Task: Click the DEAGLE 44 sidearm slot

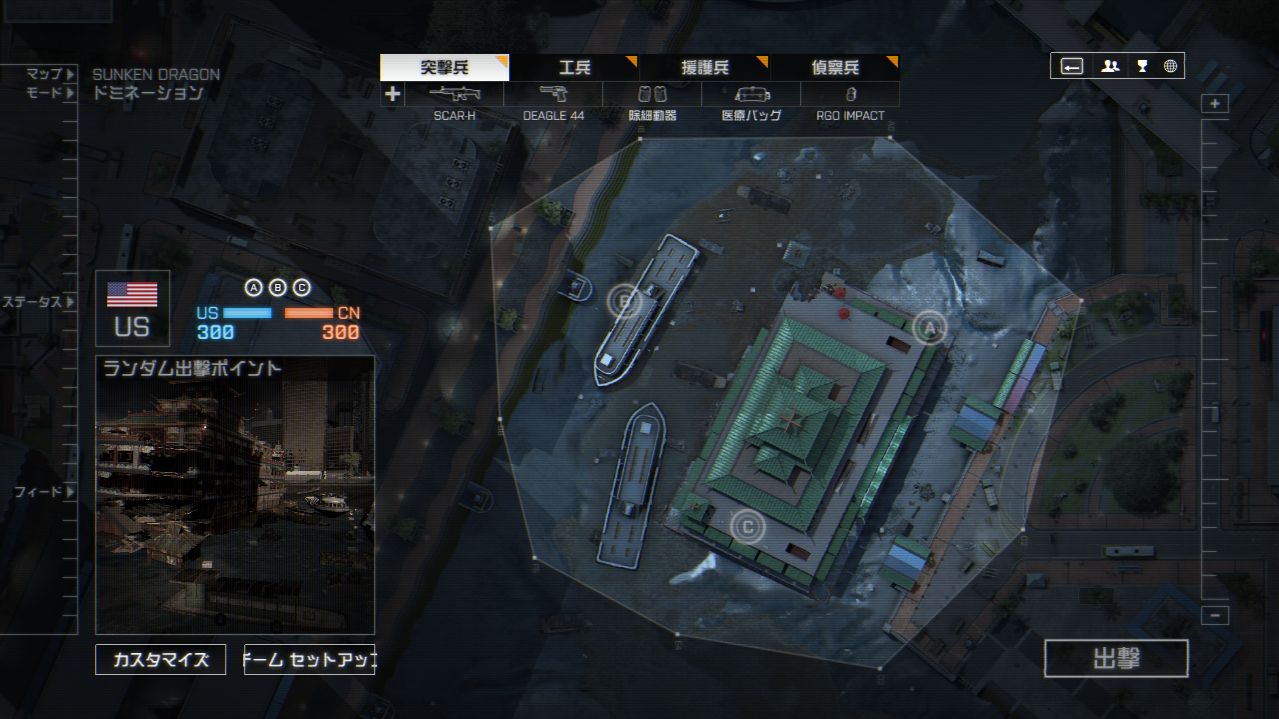Action: point(553,95)
